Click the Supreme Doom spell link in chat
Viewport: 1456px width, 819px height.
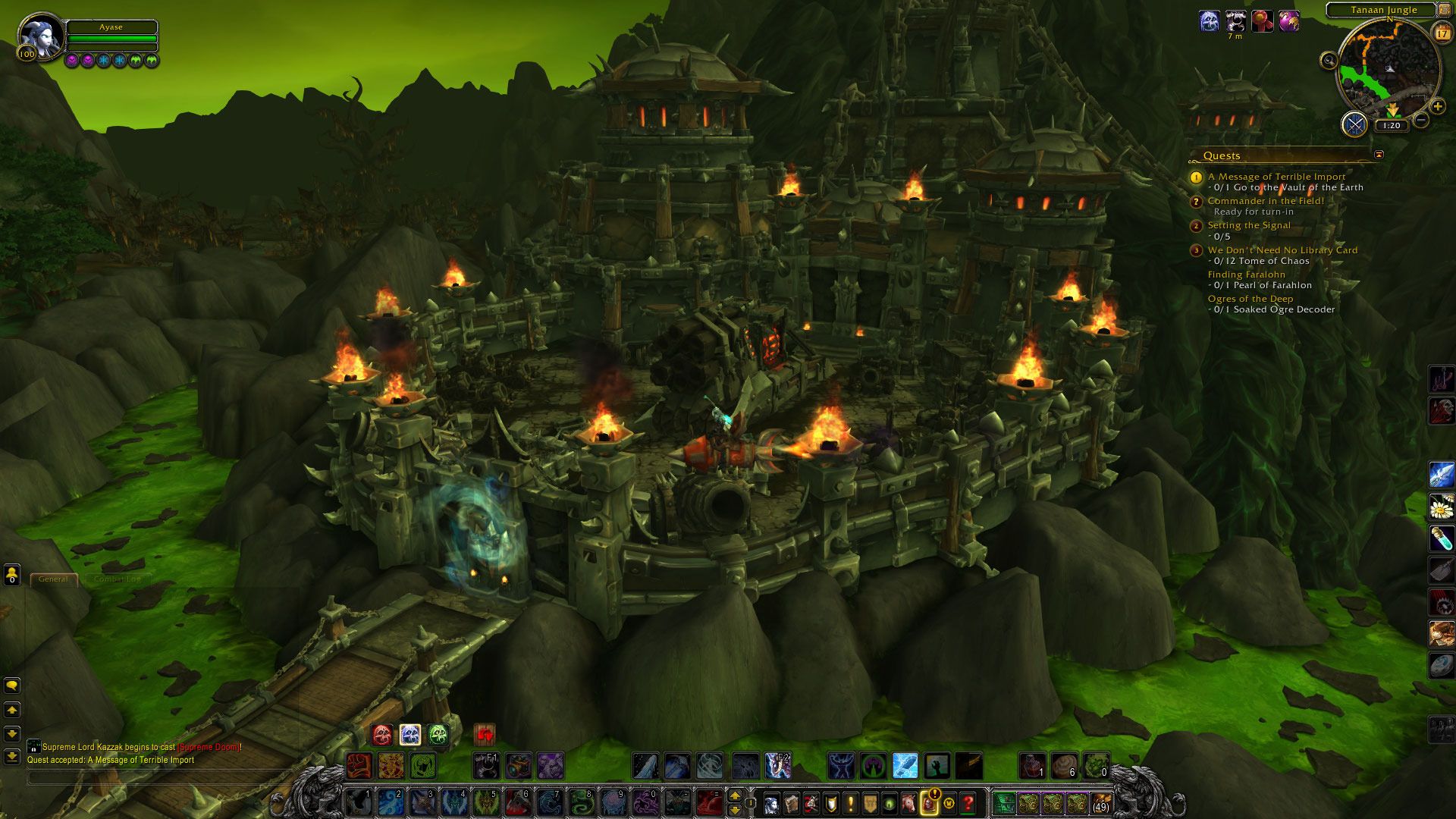pos(209,747)
